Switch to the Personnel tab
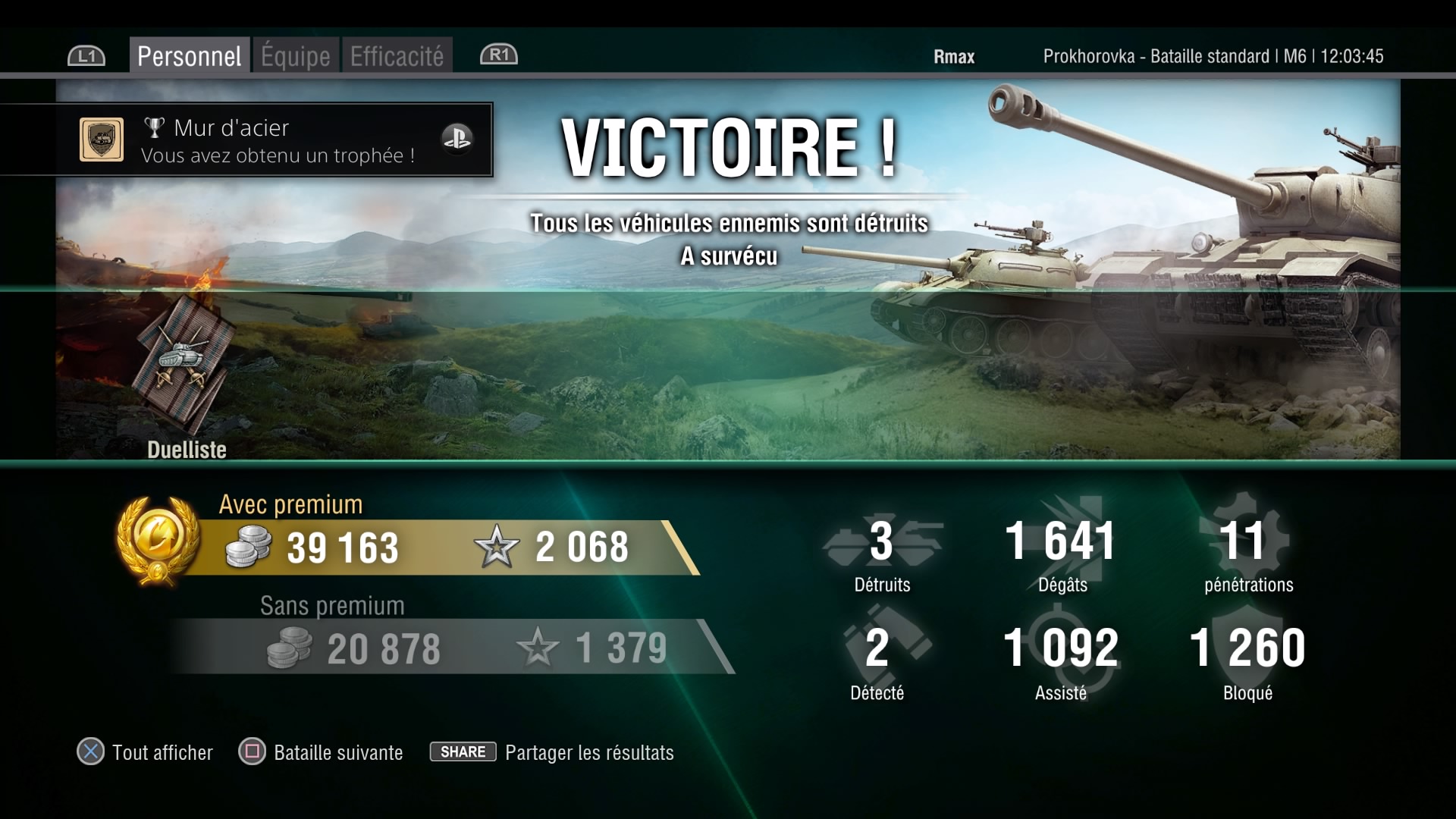 coord(189,56)
